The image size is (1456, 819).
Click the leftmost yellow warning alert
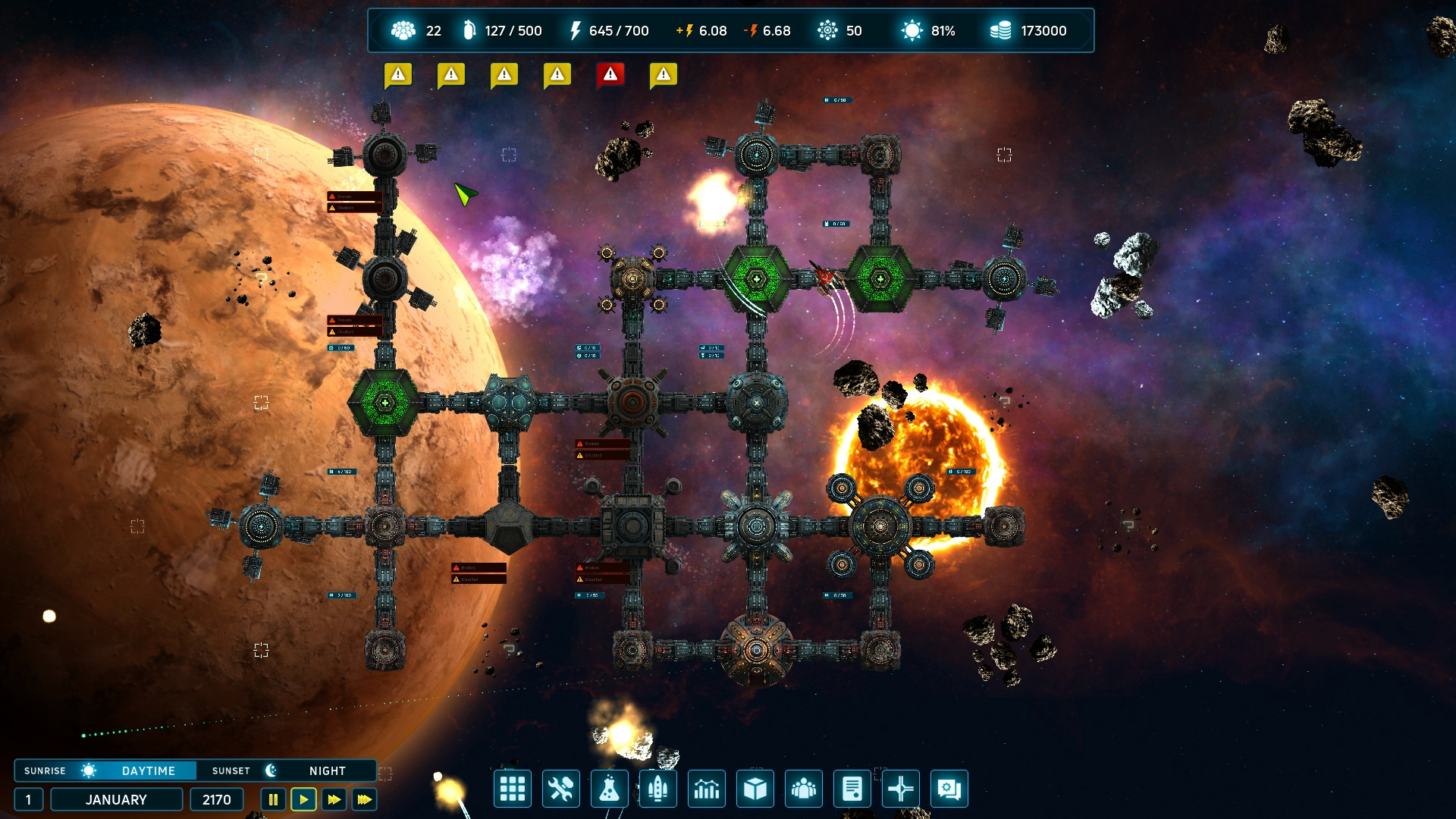coord(397,74)
